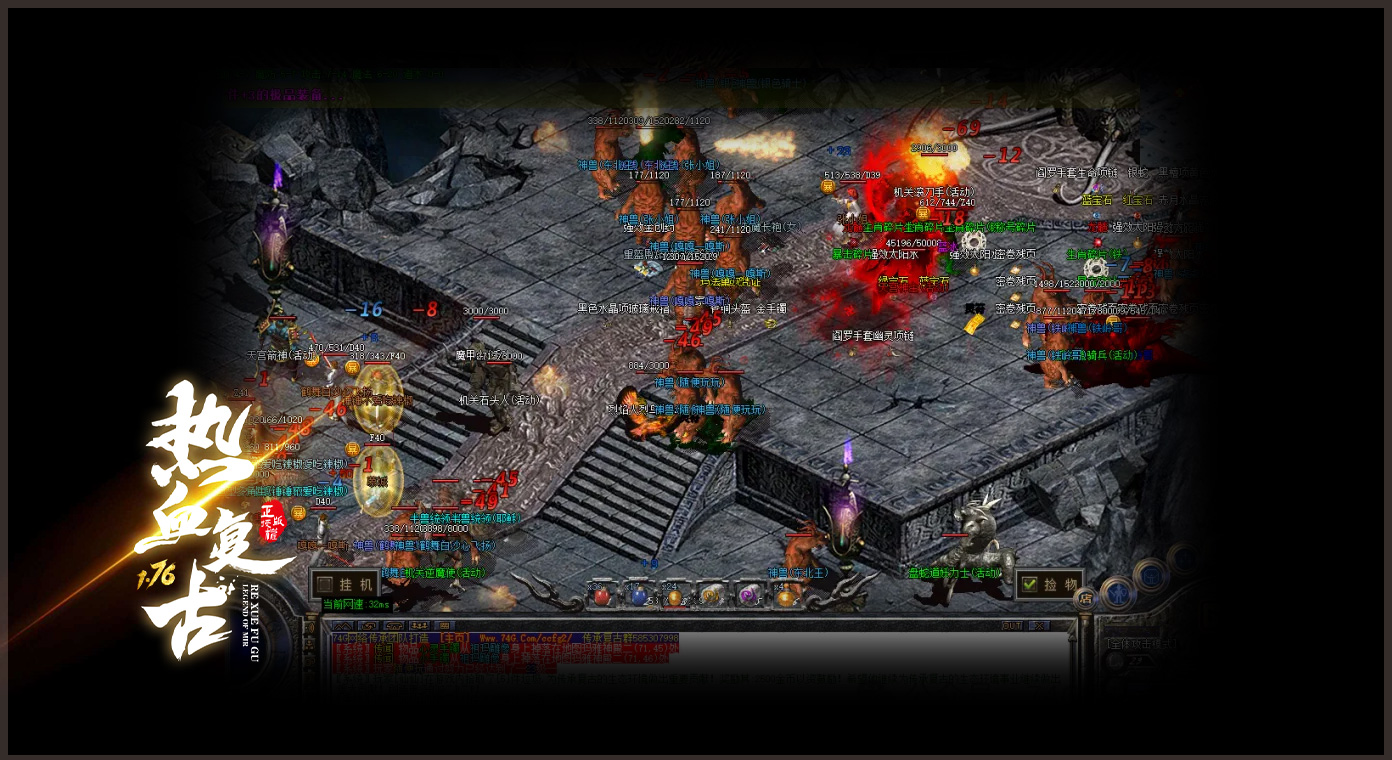Use the purple-swirl scroll in the quick bar
The image size is (1392, 760).
[x=748, y=596]
